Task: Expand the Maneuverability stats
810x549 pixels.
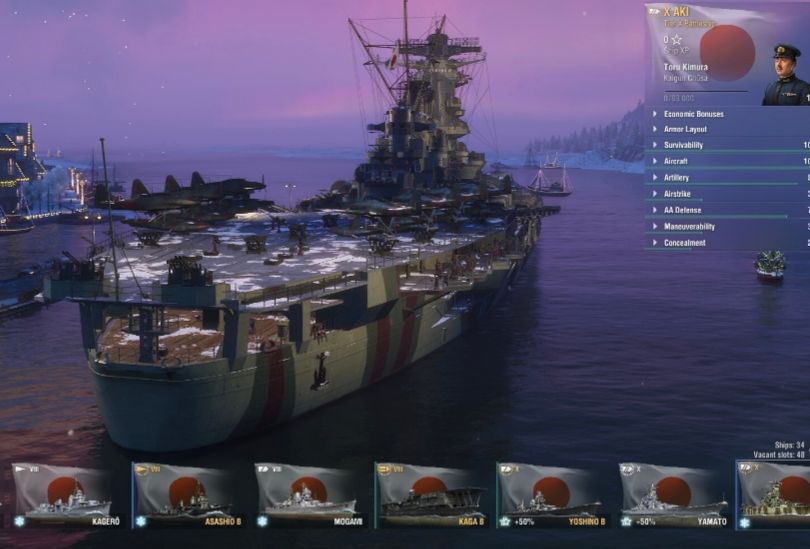Action: 689,226
